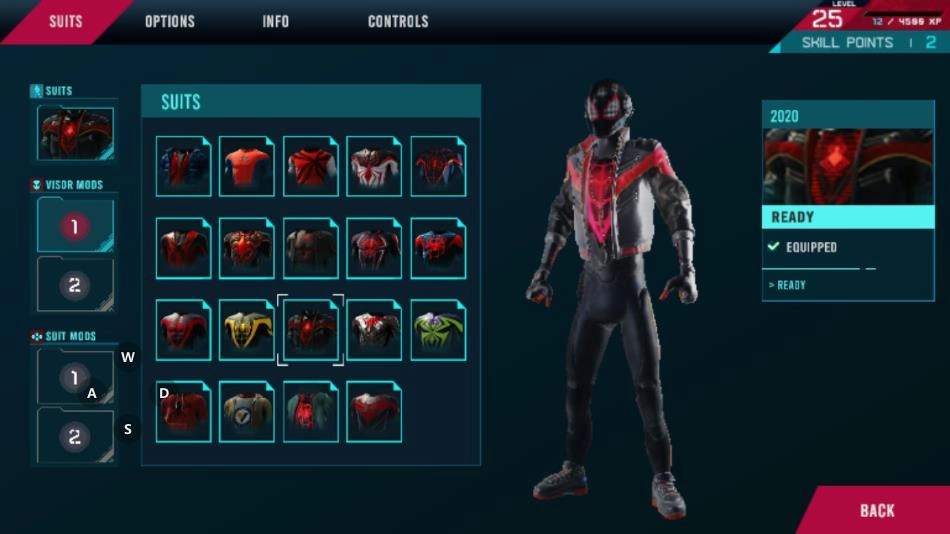Go to the Controls tab
The width and height of the screenshot is (950, 534).
[398, 21]
